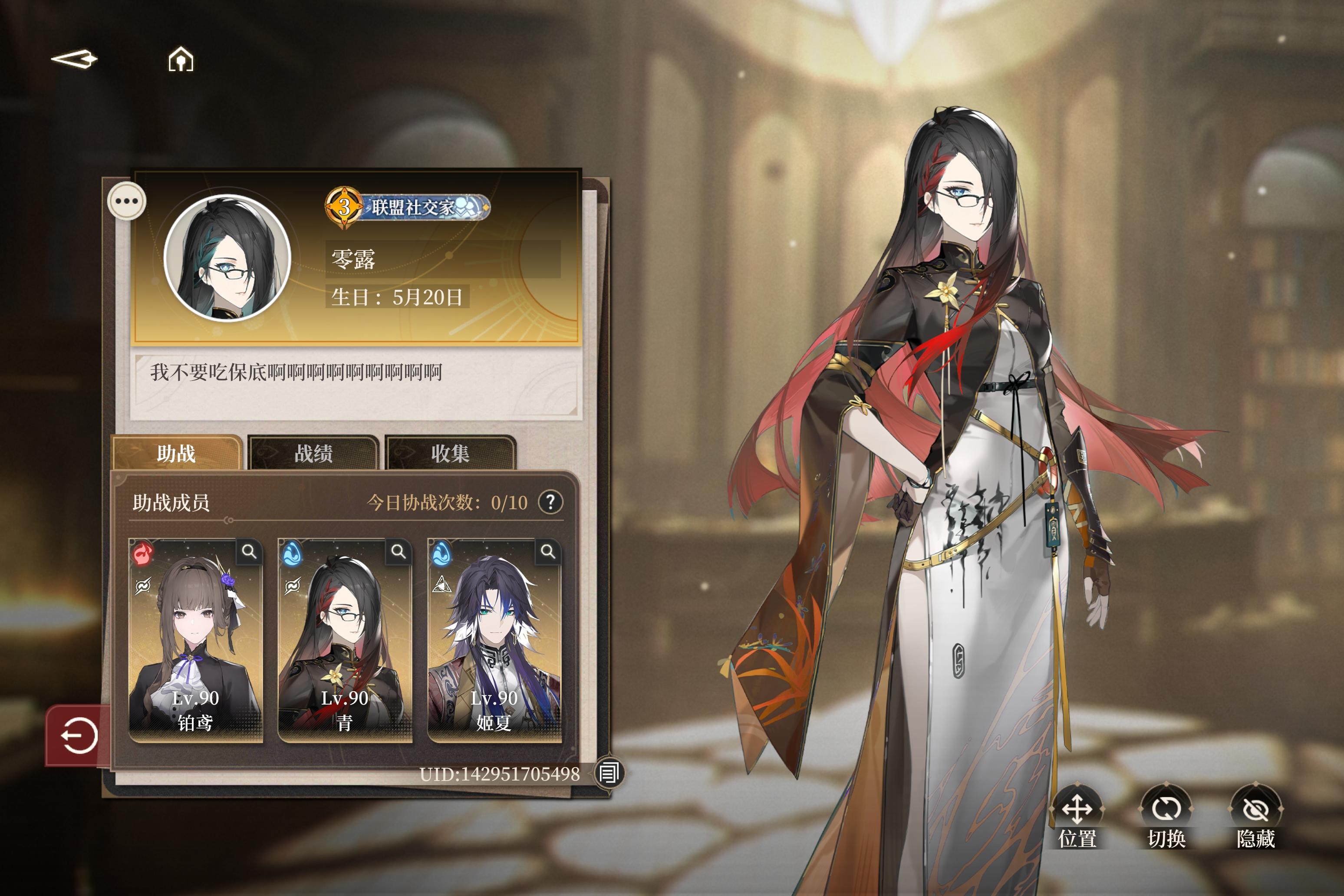This screenshot has width=1344, height=896.
Task: Copy the UID with the copy icon
Action: [609, 773]
